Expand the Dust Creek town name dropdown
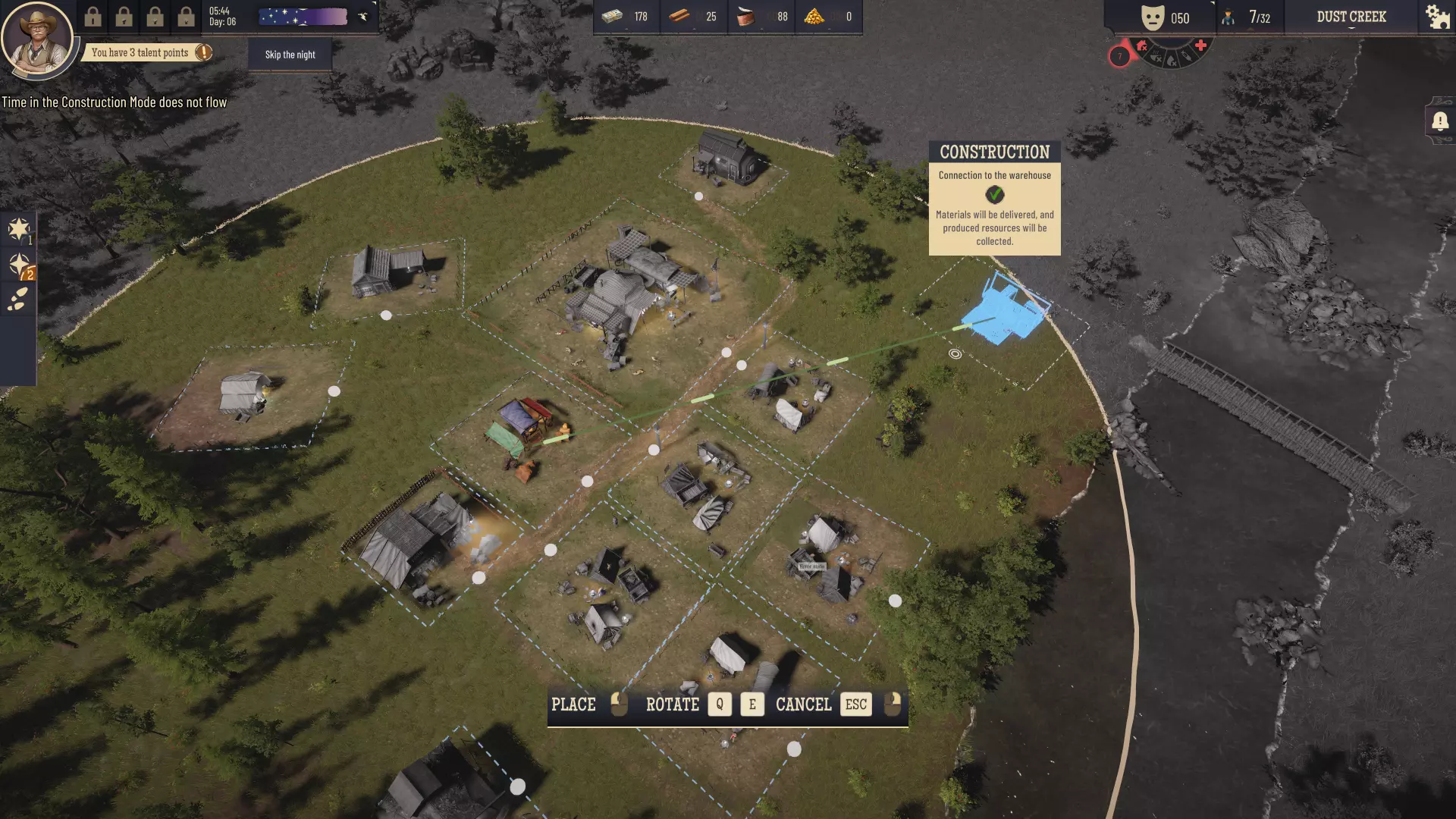 (x=1351, y=17)
